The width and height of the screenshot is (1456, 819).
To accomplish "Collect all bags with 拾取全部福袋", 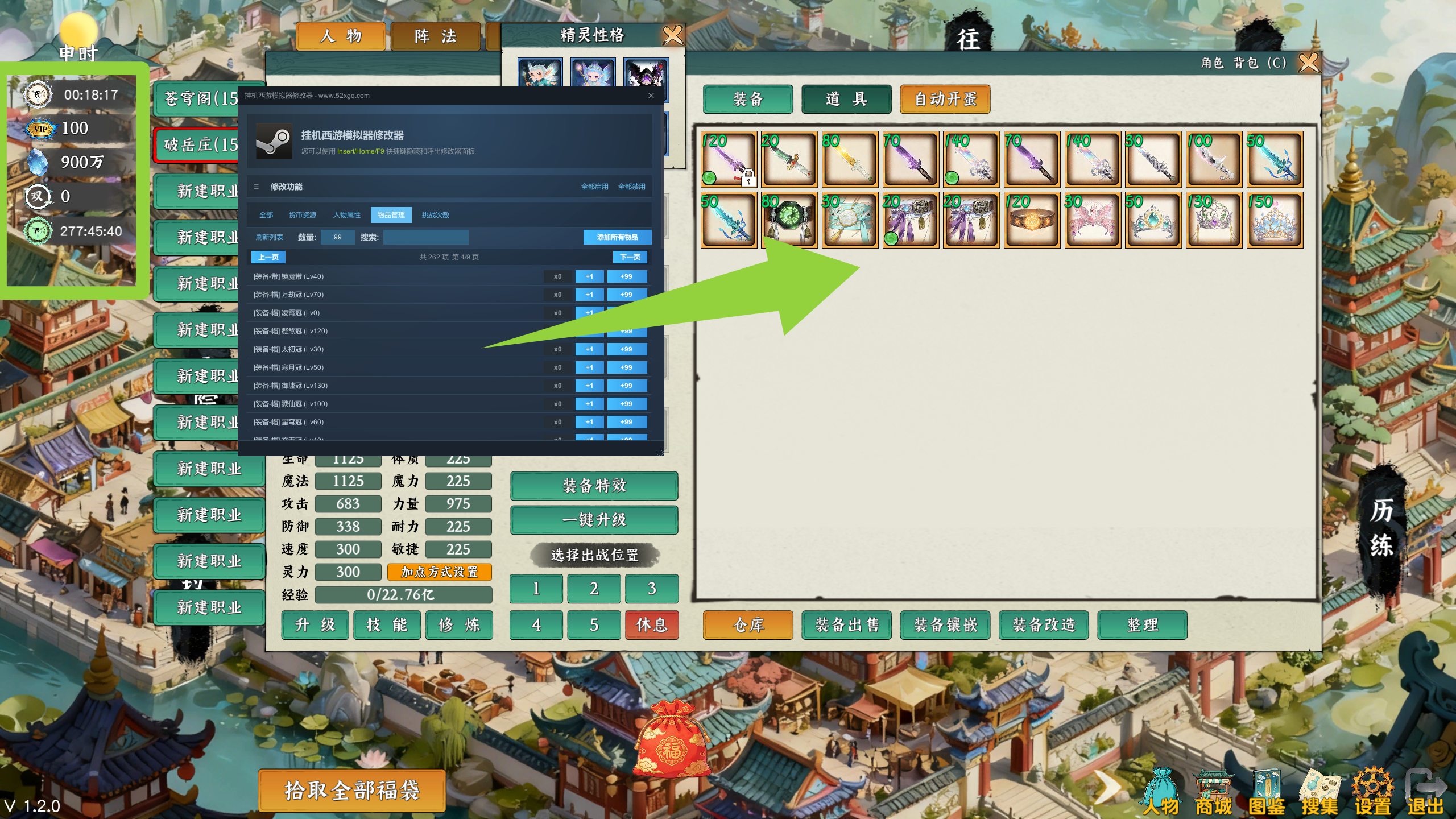I will 351,791.
